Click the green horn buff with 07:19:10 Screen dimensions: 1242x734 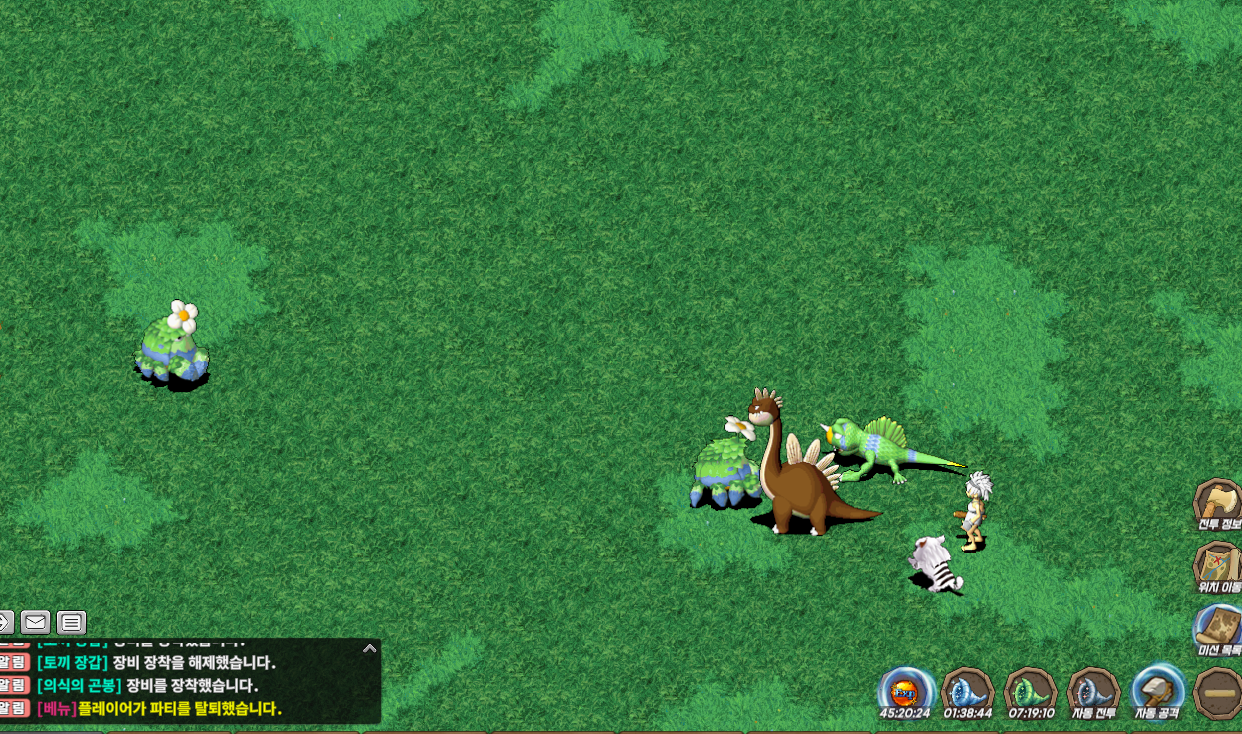click(x=1030, y=691)
